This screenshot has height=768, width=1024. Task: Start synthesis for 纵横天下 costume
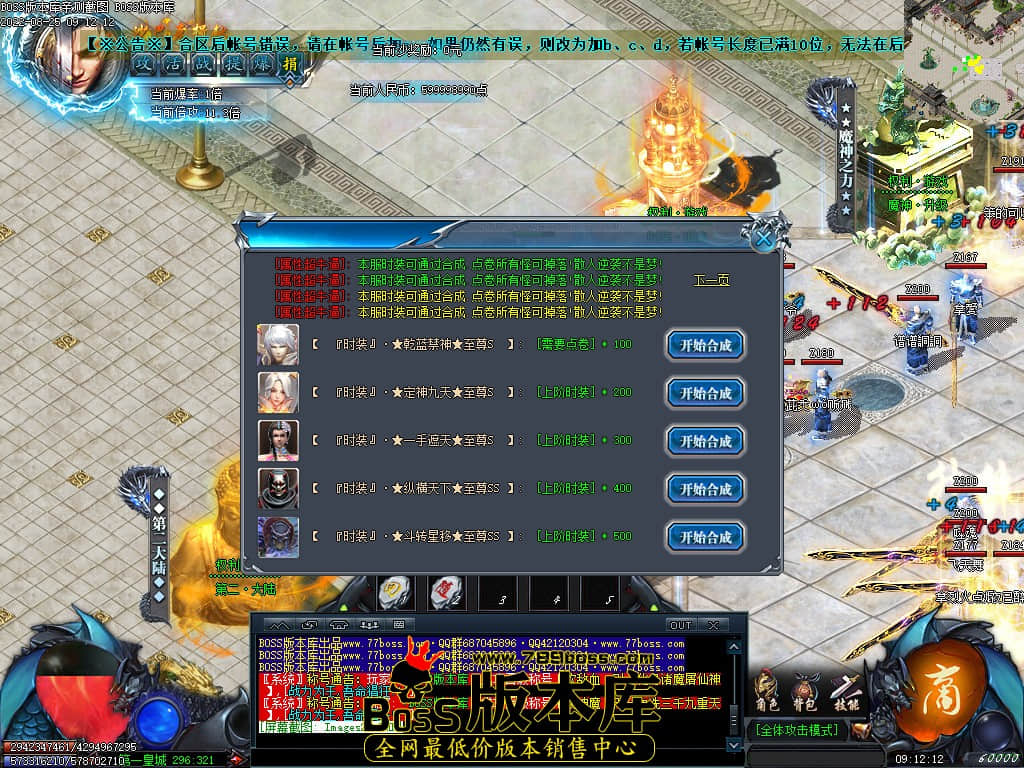point(706,489)
